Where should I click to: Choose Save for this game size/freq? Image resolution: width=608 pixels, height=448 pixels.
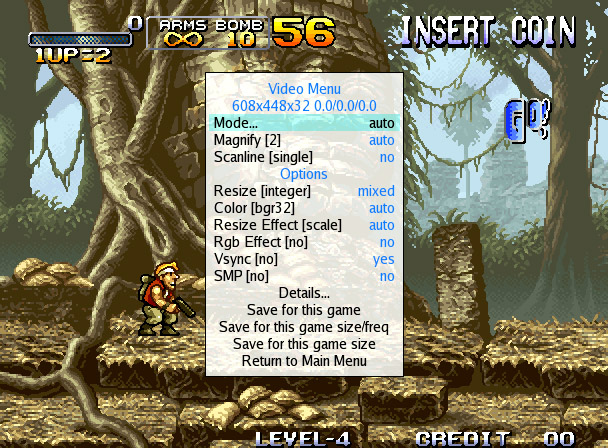304,327
